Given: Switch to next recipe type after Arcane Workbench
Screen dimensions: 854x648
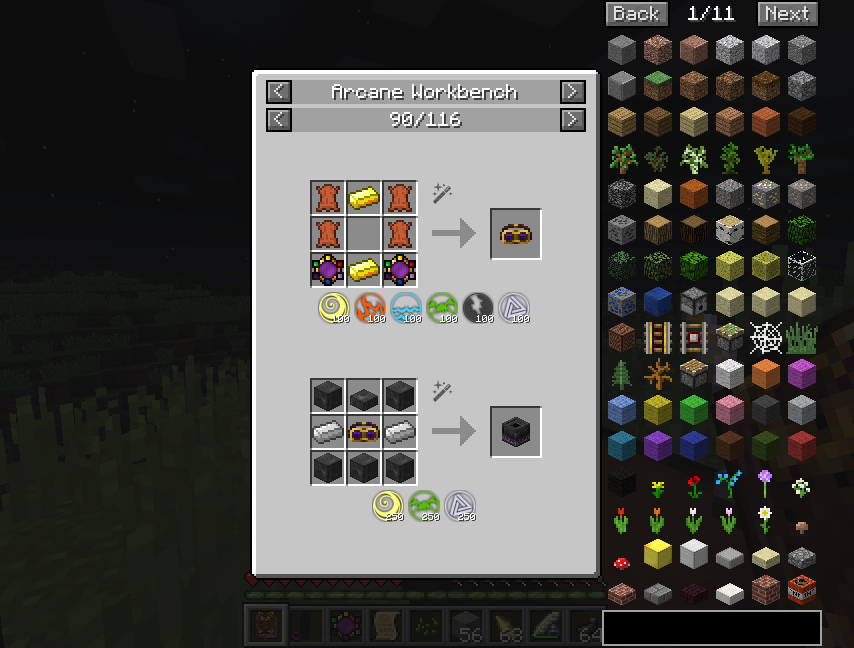Looking at the screenshot, I should pyautogui.click(x=572, y=92).
